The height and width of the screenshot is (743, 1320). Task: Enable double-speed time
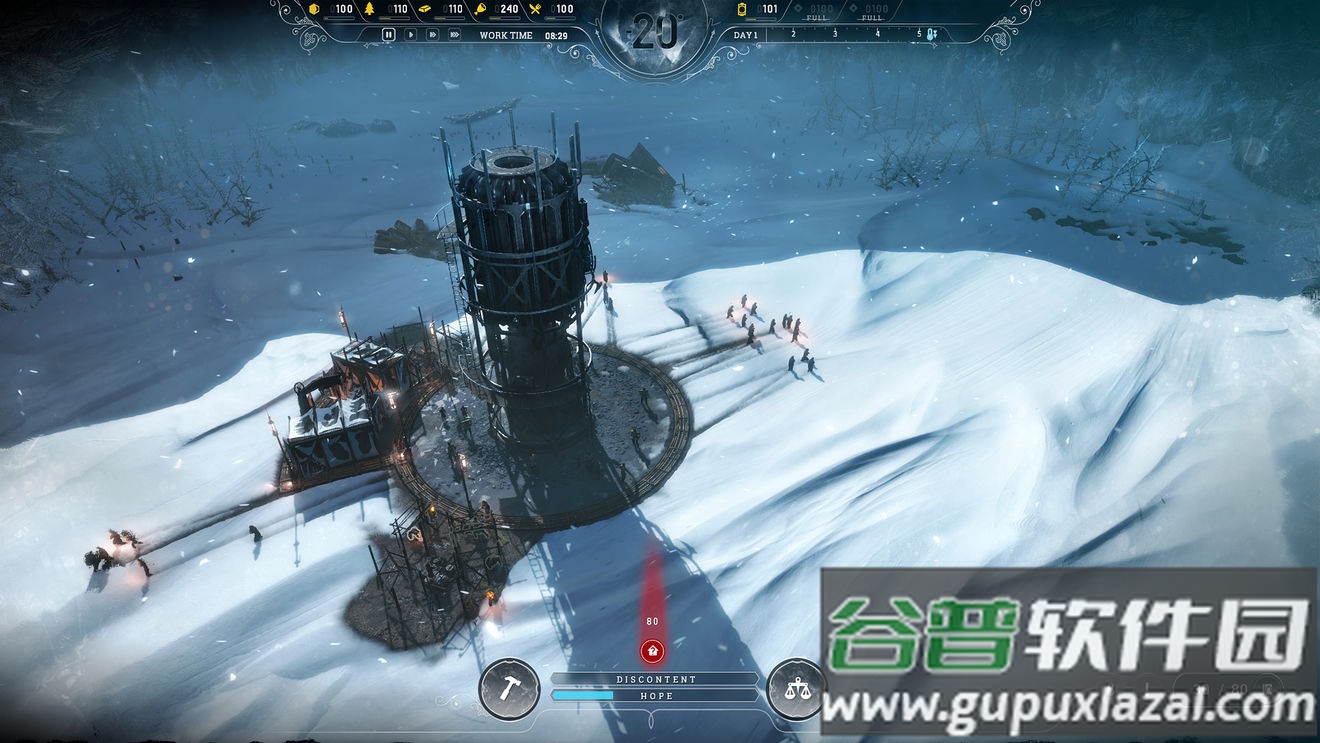432,33
